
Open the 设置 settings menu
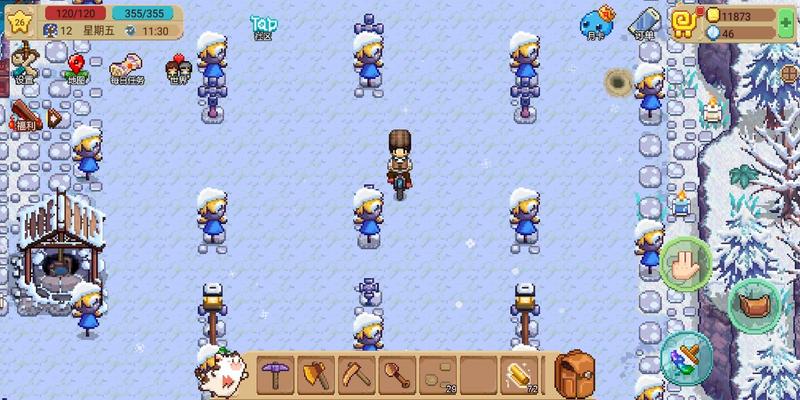coord(25,66)
